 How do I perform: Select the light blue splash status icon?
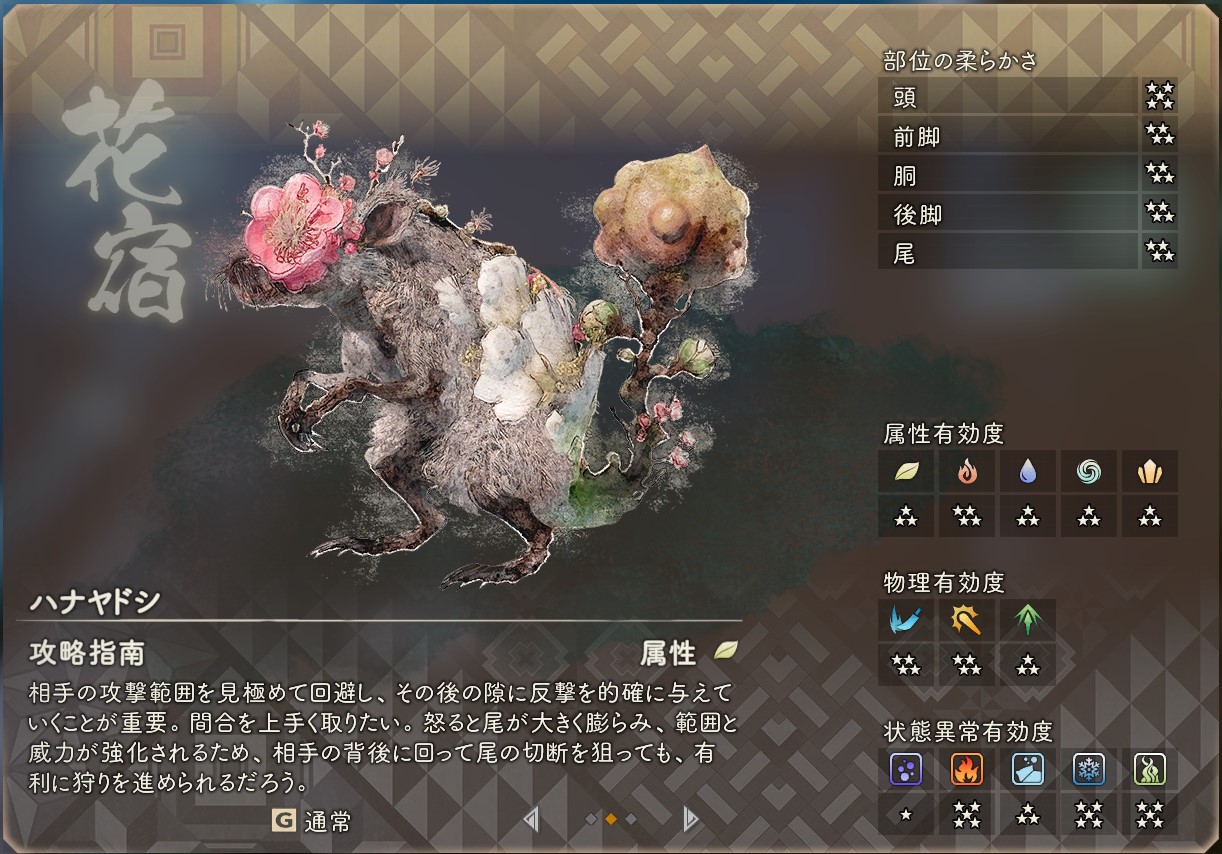1028,769
